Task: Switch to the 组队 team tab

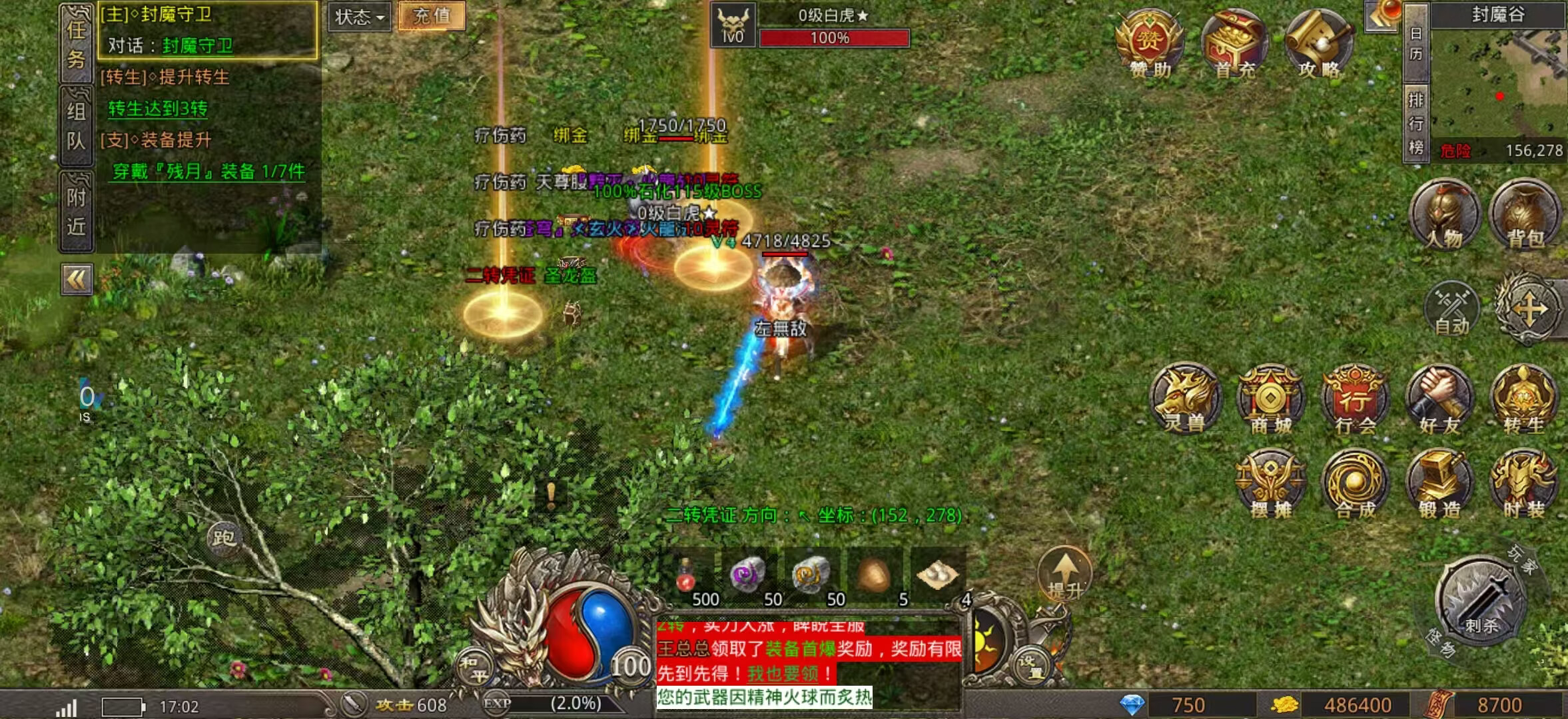Action: [76, 126]
